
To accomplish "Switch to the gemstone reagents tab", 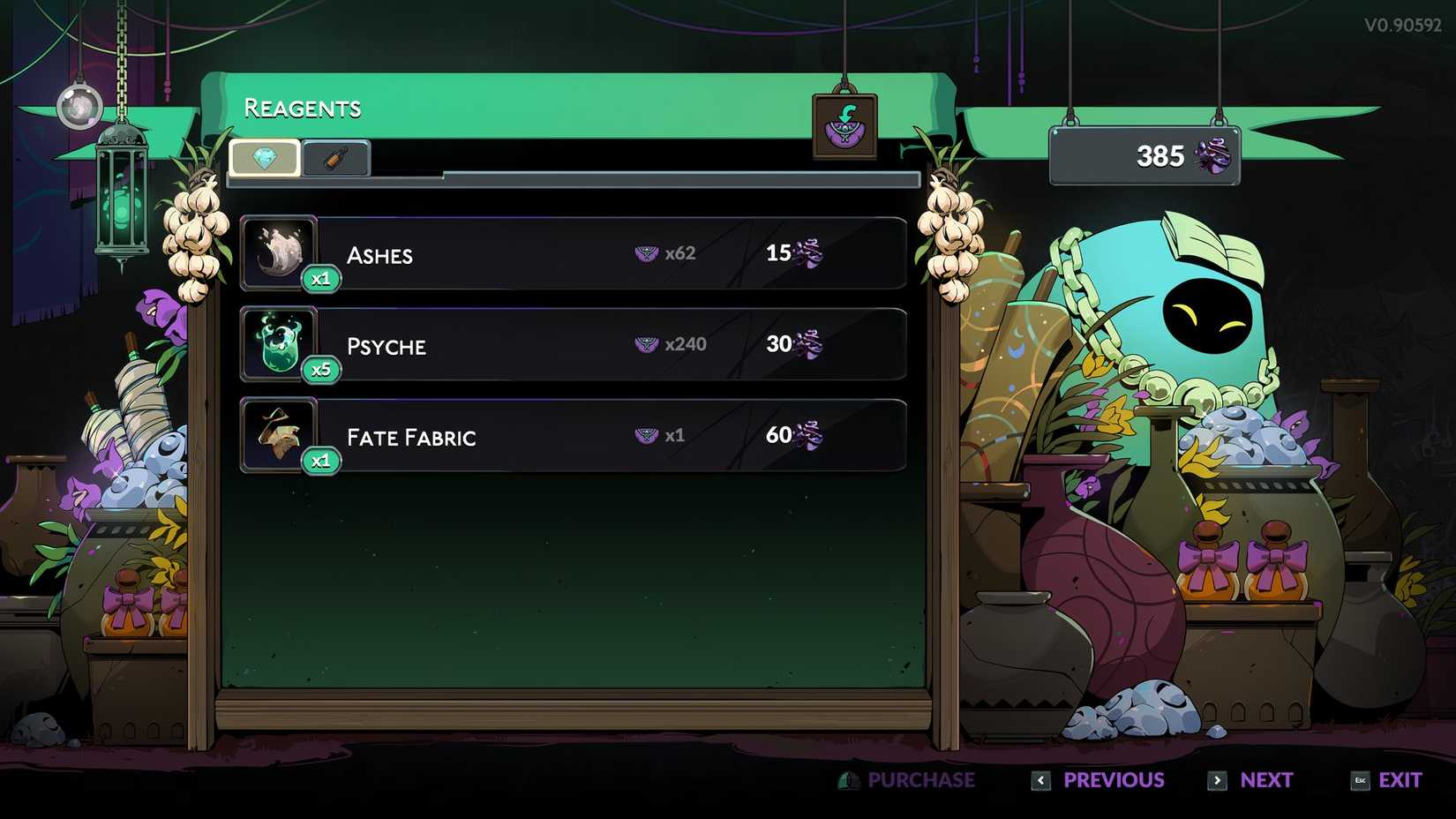I will click(x=265, y=159).
